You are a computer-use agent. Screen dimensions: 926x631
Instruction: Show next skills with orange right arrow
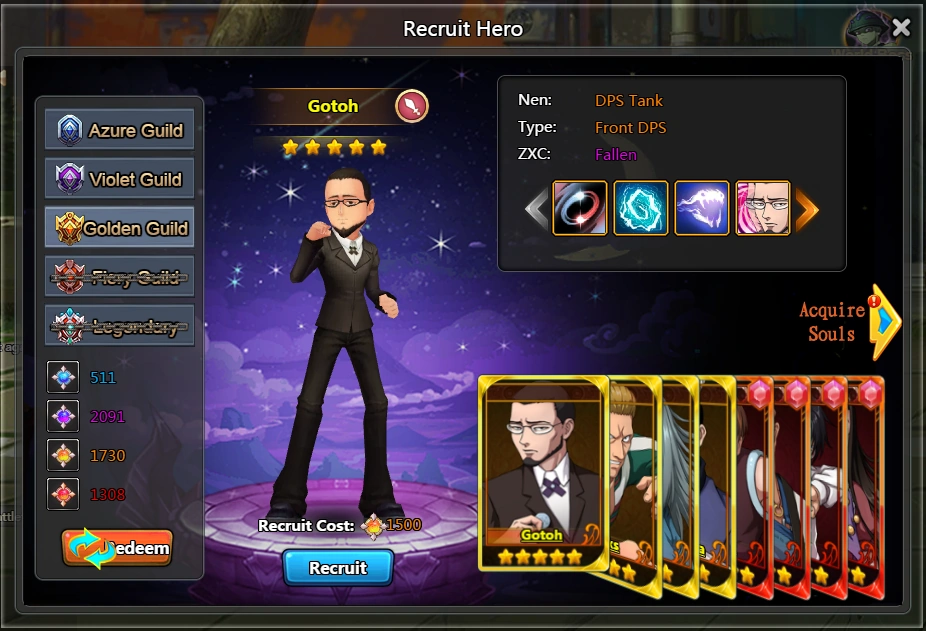(807, 209)
